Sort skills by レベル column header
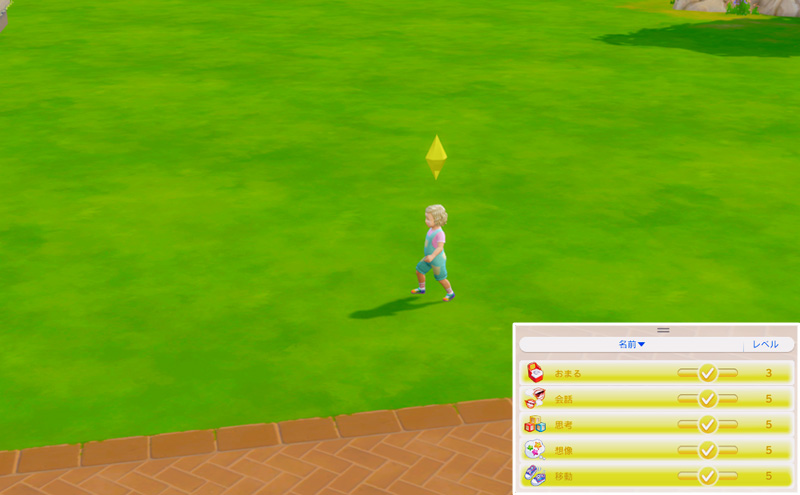 tap(766, 344)
